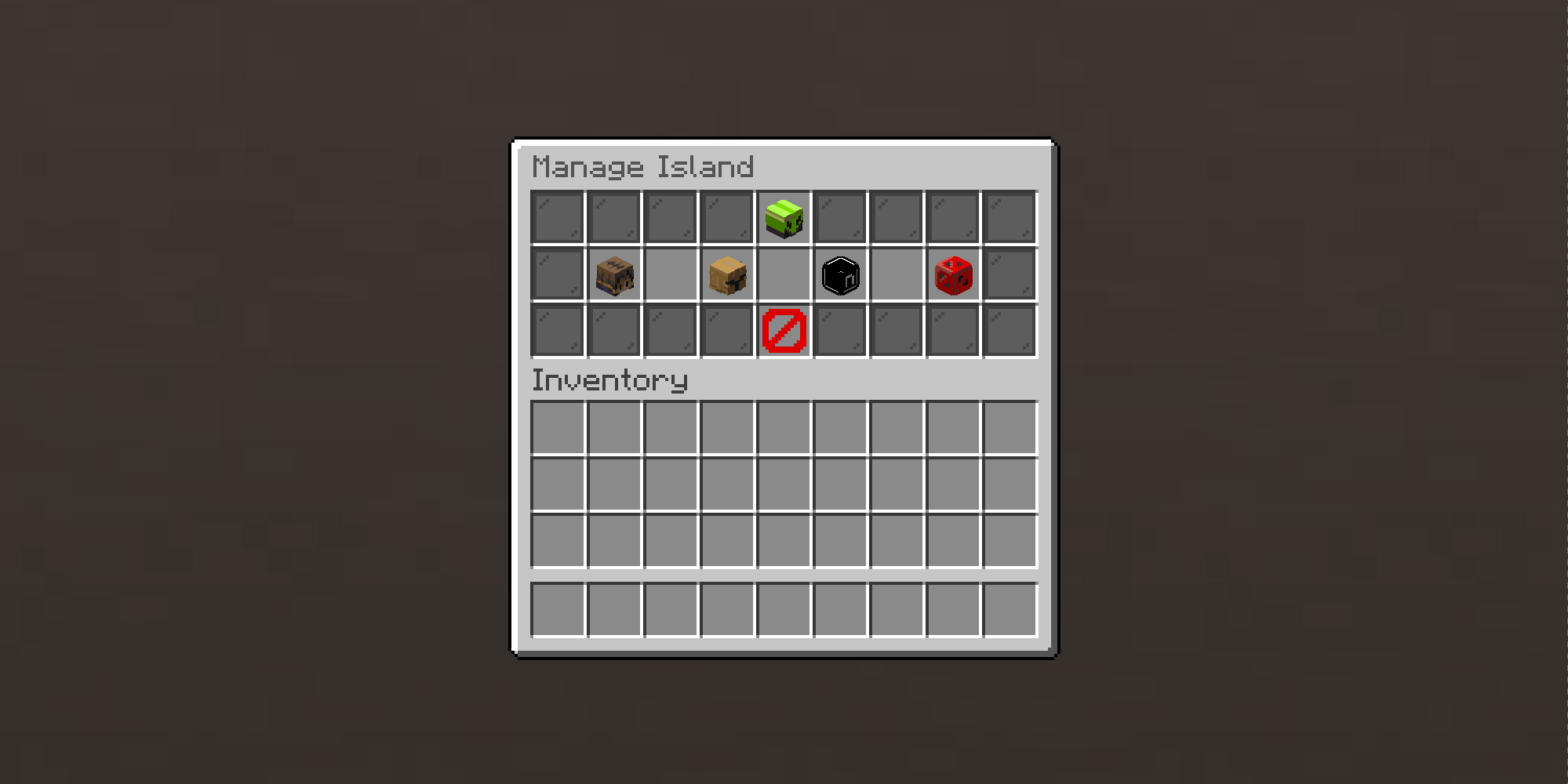Expand options via the brown player head

click(x=616, y=275)
